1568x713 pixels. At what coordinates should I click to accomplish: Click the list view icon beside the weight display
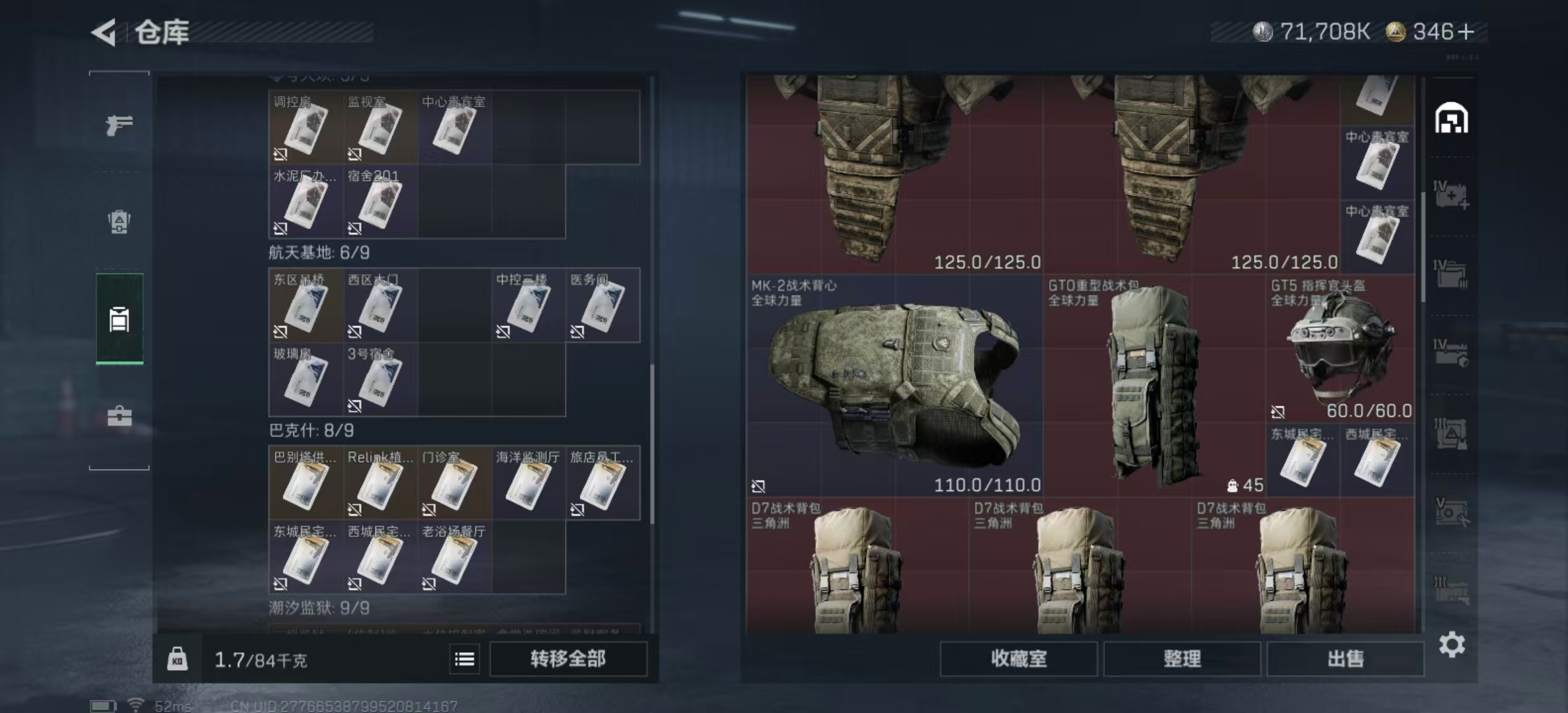coord(465,660)
